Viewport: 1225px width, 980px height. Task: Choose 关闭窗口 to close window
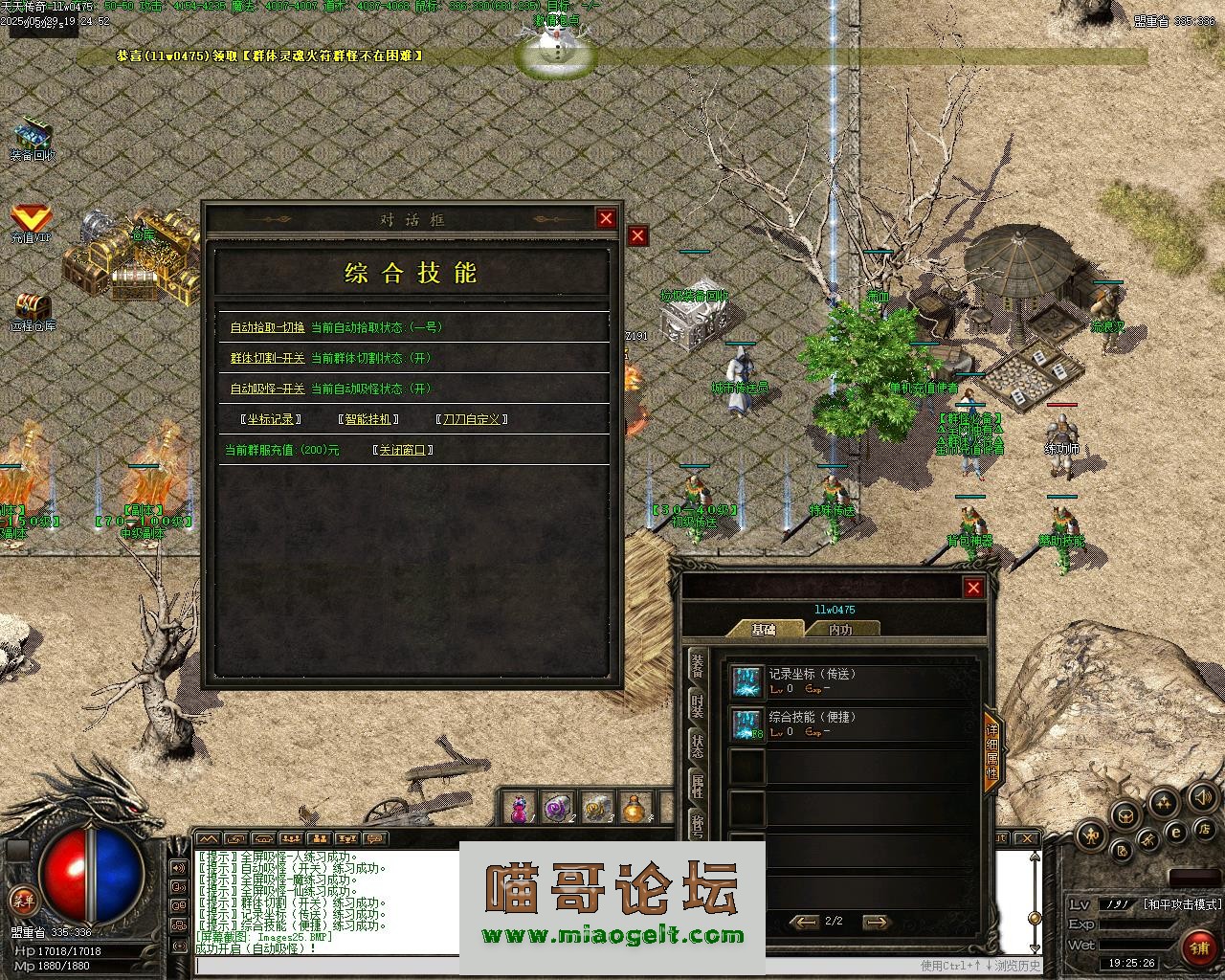click(402, 450)
